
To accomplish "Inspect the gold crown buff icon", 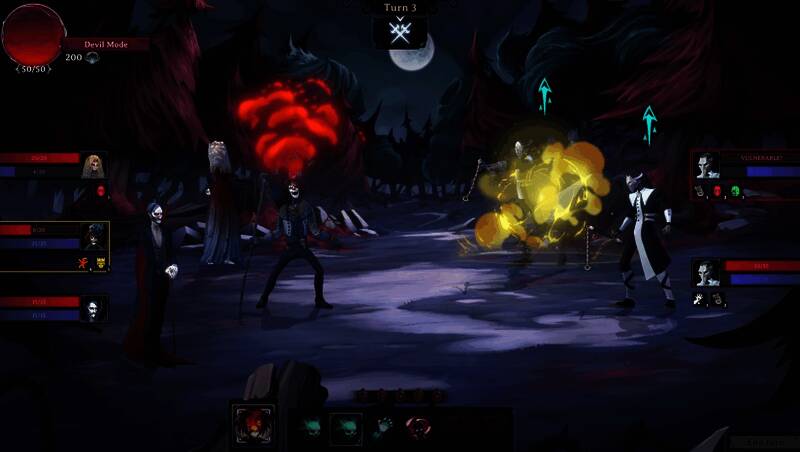I will [100, 264].
